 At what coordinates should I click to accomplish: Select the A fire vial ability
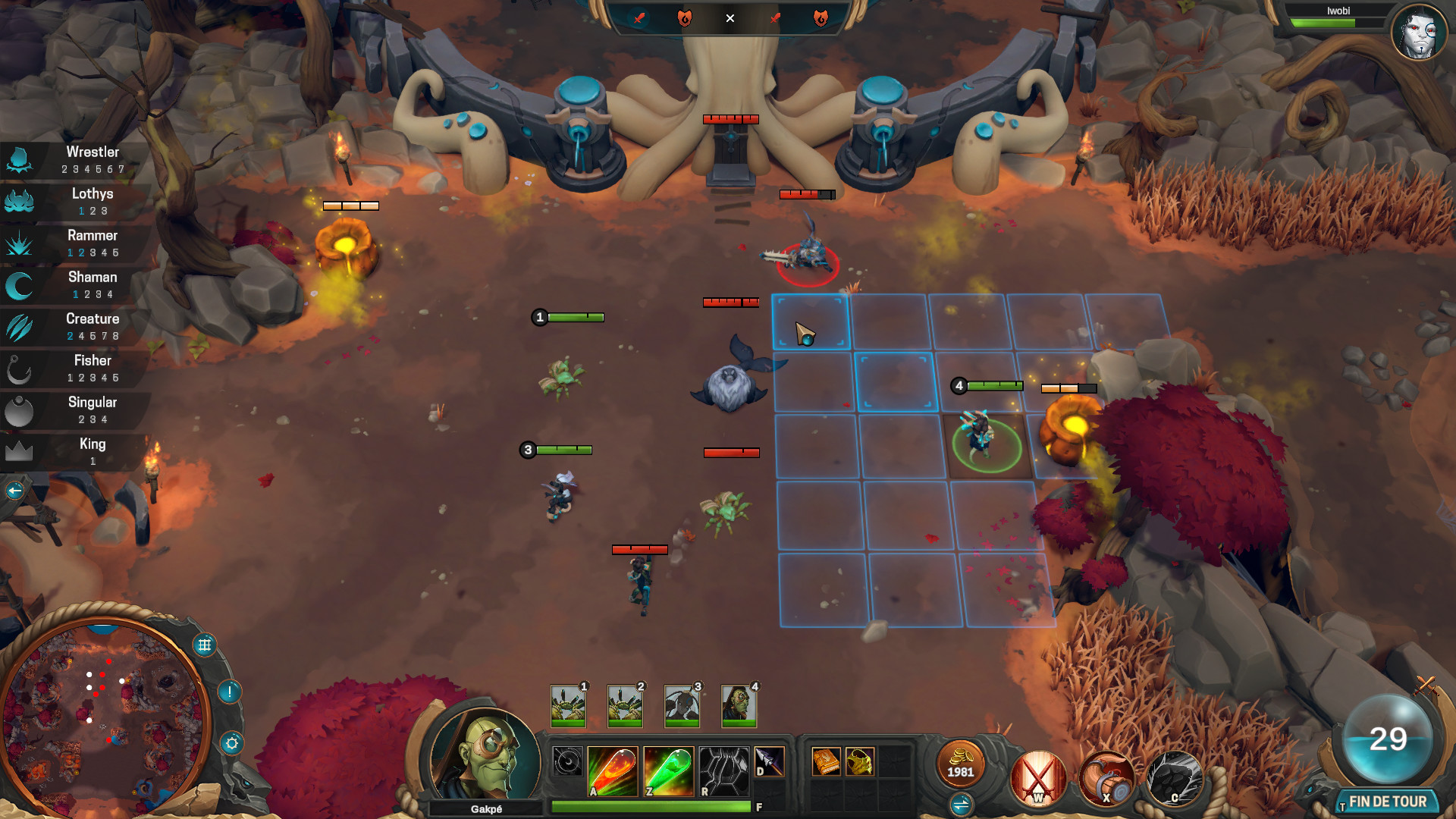tap(613, 771)
